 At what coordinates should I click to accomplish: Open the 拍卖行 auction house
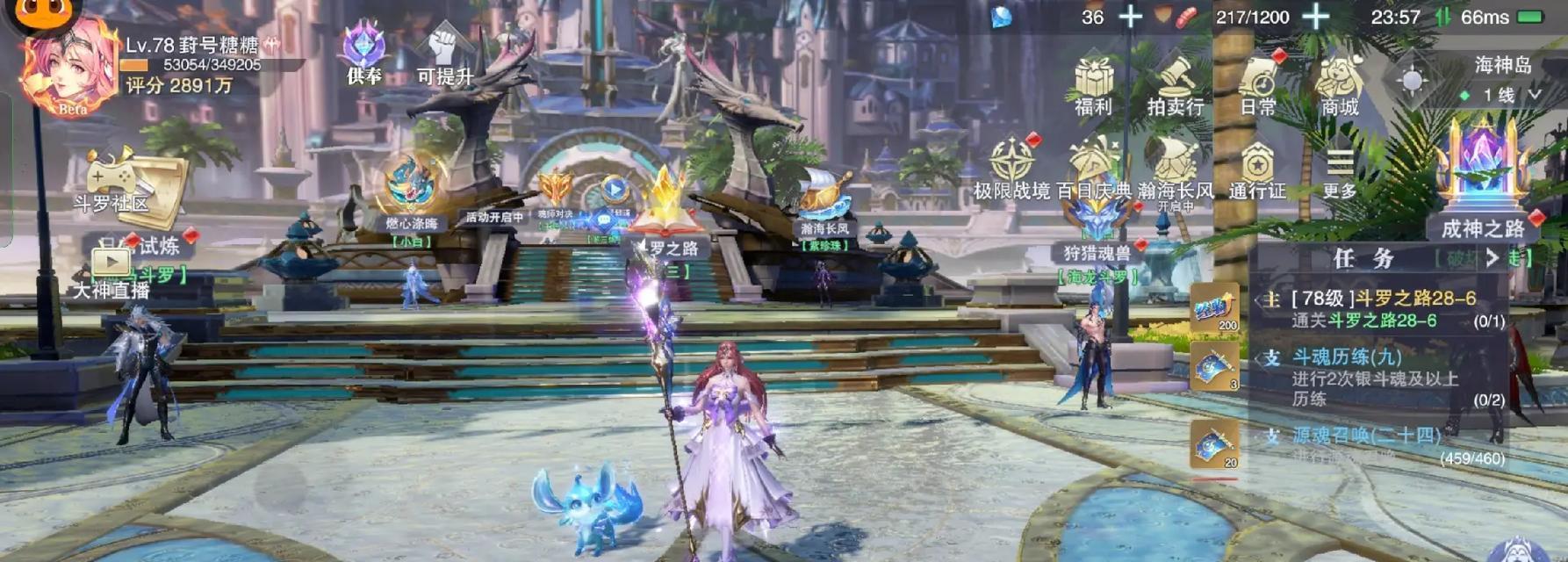[x=1175, y=84]
